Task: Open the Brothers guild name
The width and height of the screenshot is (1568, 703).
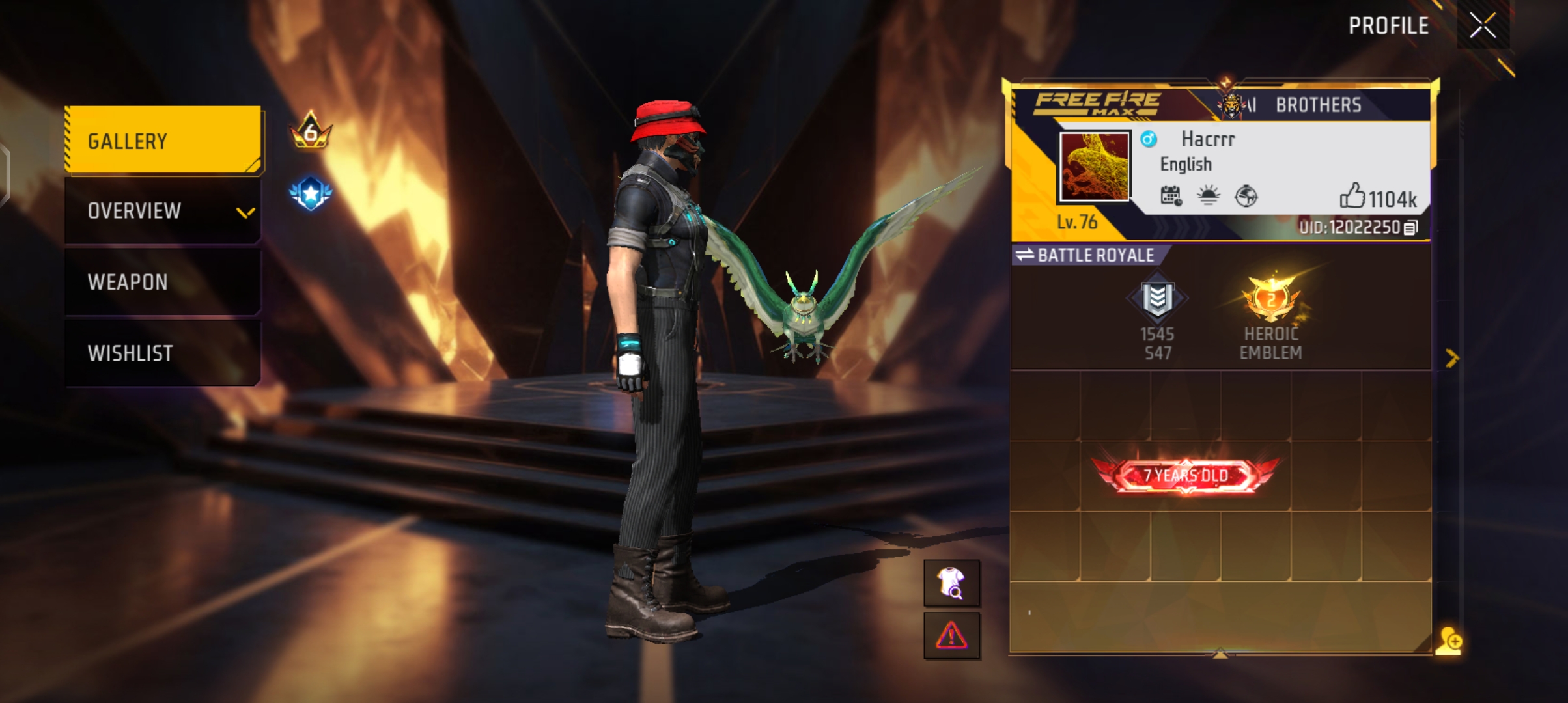Action: (x=1318, y=105)
